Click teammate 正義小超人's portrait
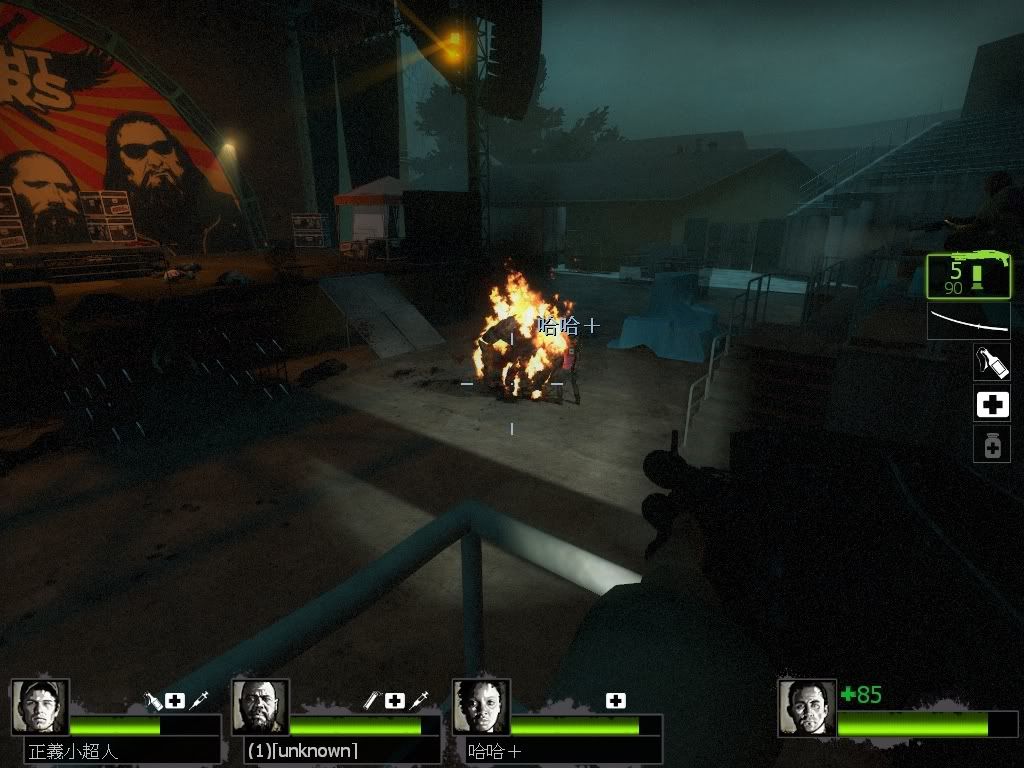 click(40, 708)
